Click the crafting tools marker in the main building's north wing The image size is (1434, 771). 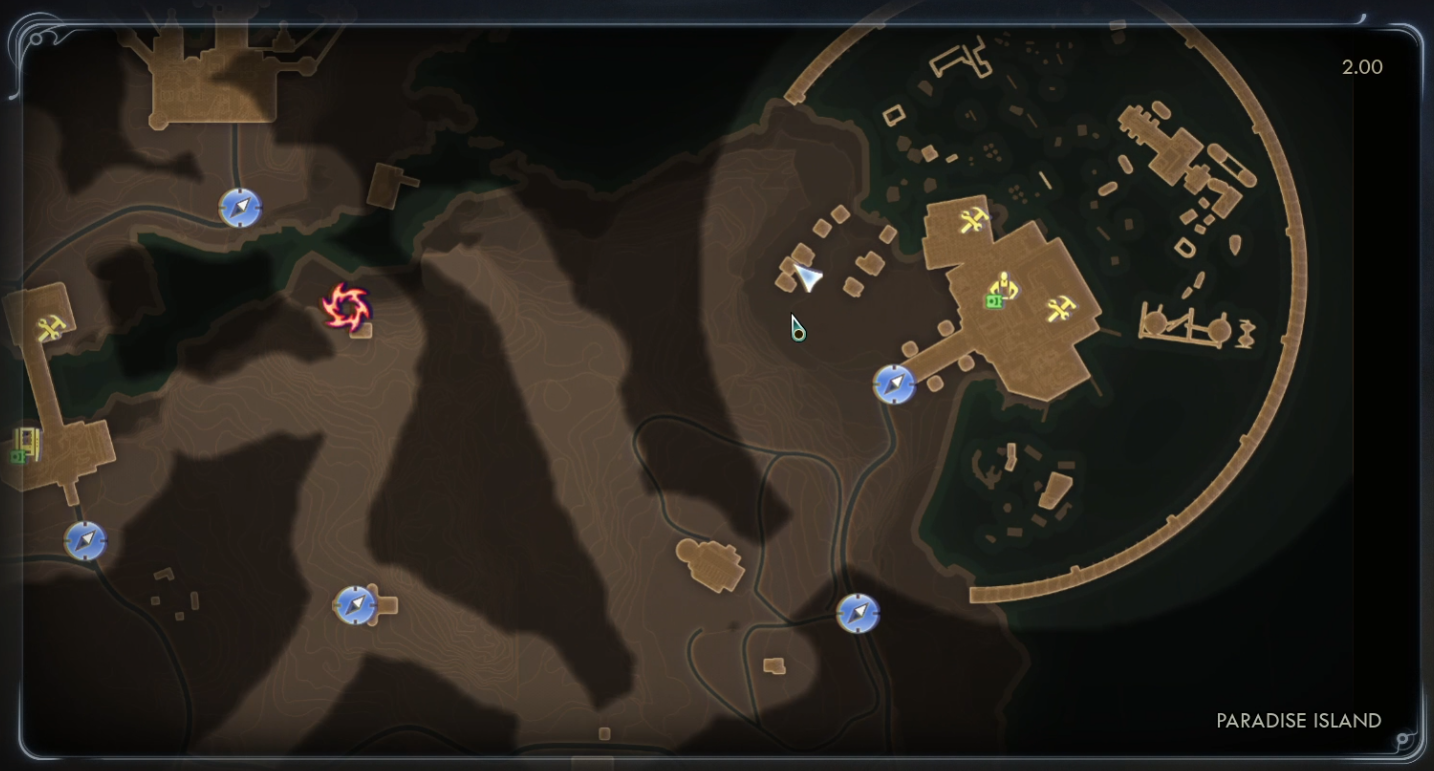(x=973, y=220)
